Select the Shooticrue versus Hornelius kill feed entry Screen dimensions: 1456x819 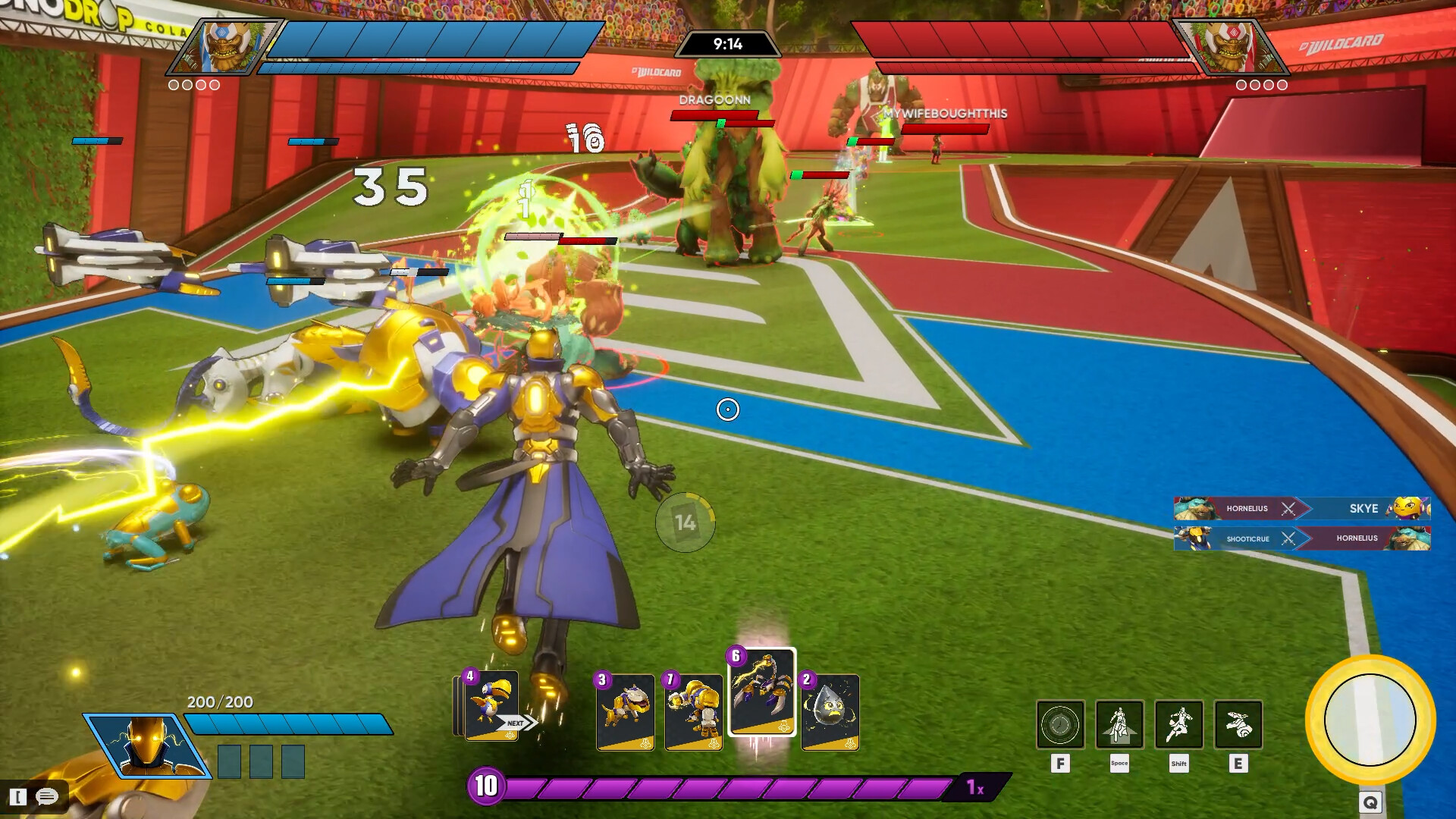[1301, 538]
